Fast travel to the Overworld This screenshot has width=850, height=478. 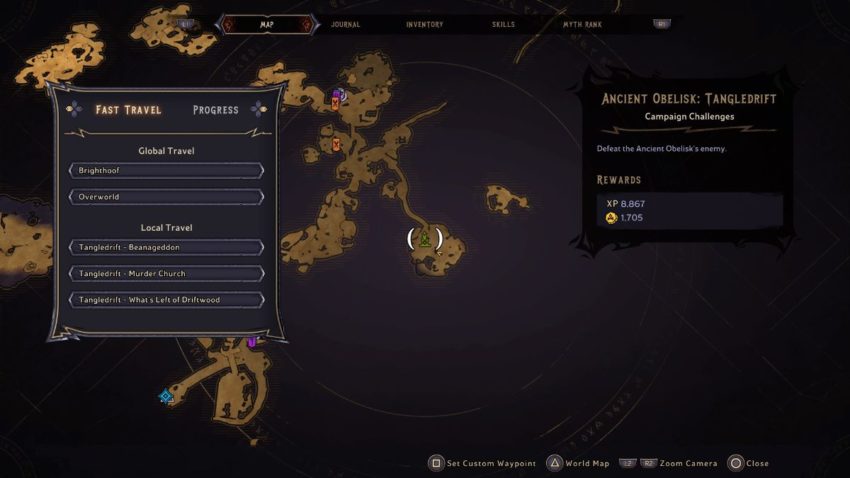click(x=166, y=197)
